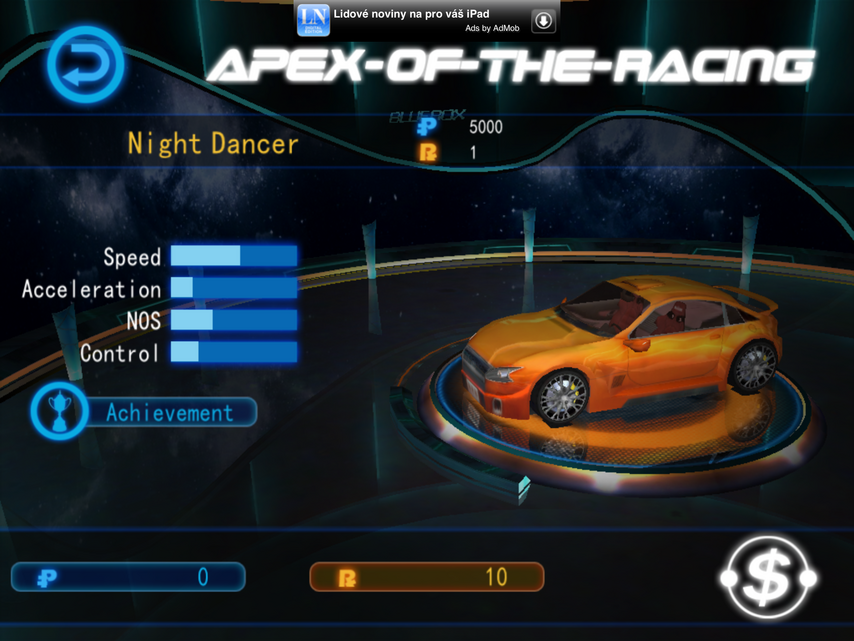Click the ad's download arrow icon
This screenshot has width=854, height=641.
(x=543, y=20)
